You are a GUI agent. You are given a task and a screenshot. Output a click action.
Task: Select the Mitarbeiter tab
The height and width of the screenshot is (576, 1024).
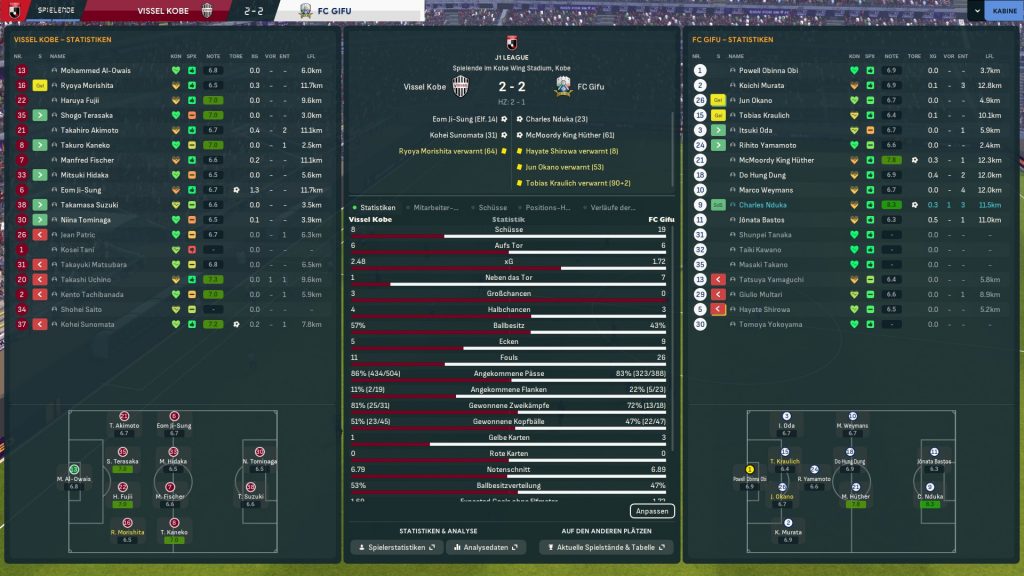tap(436, 207)
